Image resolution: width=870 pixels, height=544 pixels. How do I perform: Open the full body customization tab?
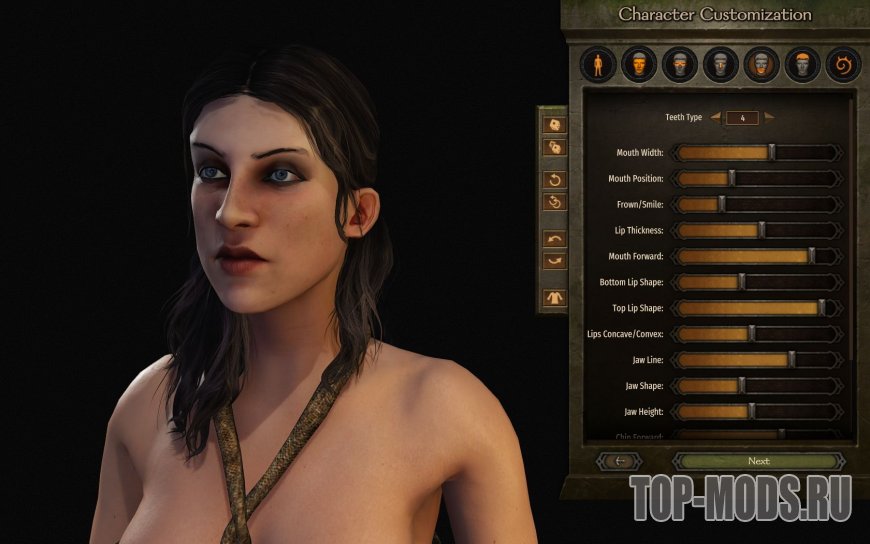pyautogui.click(x=598, y=66)
